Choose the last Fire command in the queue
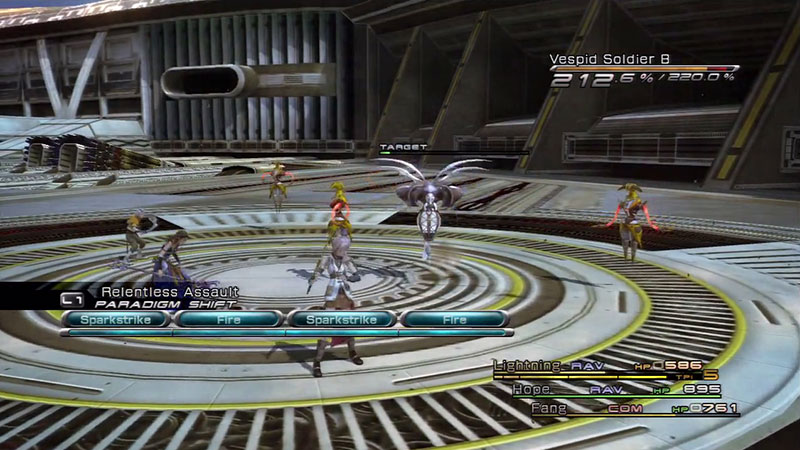This screenshot has height=450, width=800. (x=455, y=320)
